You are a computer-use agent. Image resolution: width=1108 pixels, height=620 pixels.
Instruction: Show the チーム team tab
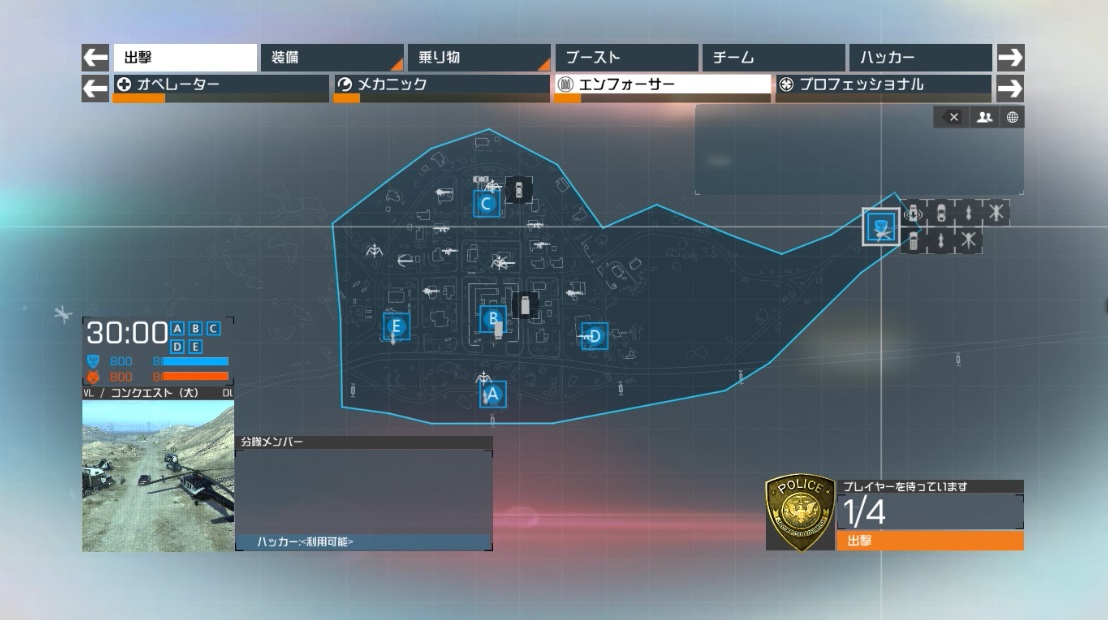click(x=772, y=58)
